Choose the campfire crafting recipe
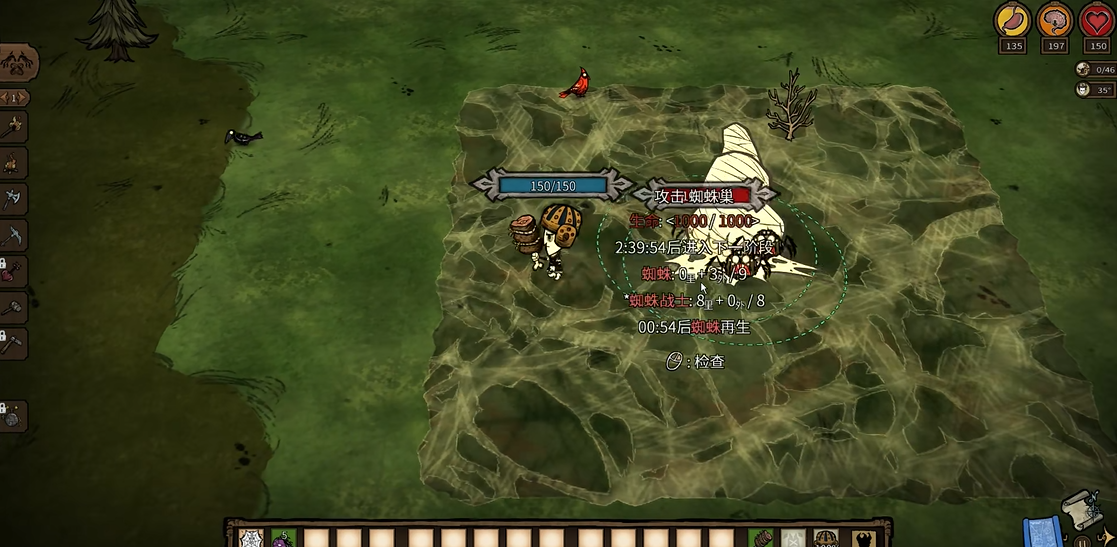 [x=14, y=162]
